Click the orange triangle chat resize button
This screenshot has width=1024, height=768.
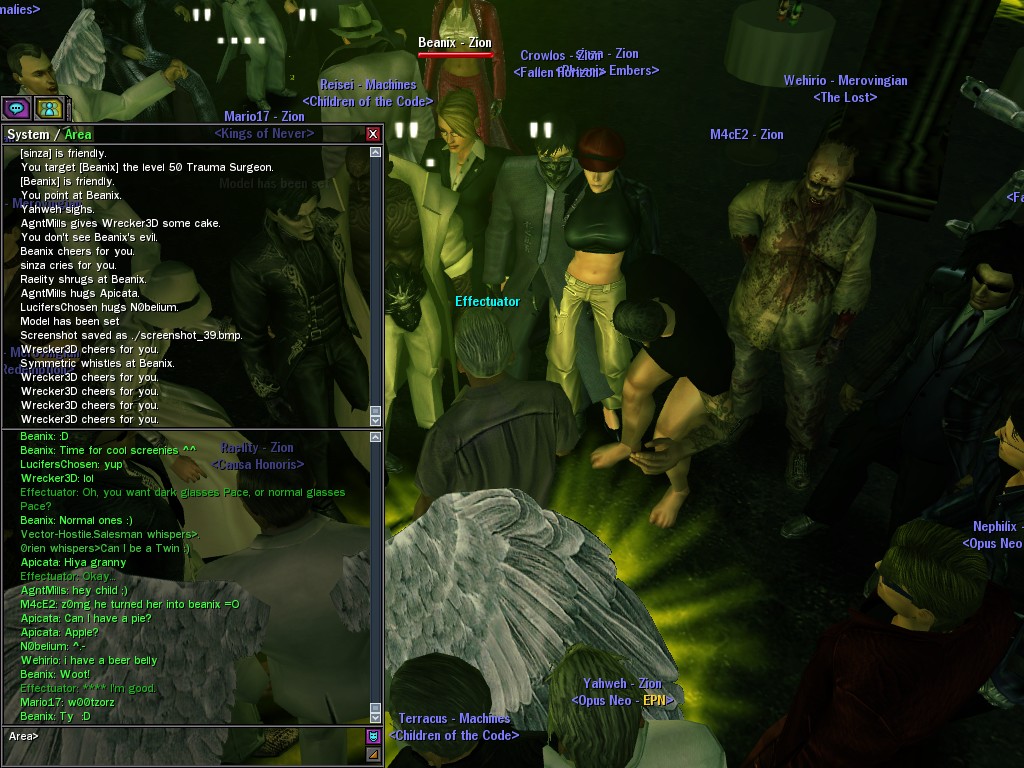coord(373,754)
